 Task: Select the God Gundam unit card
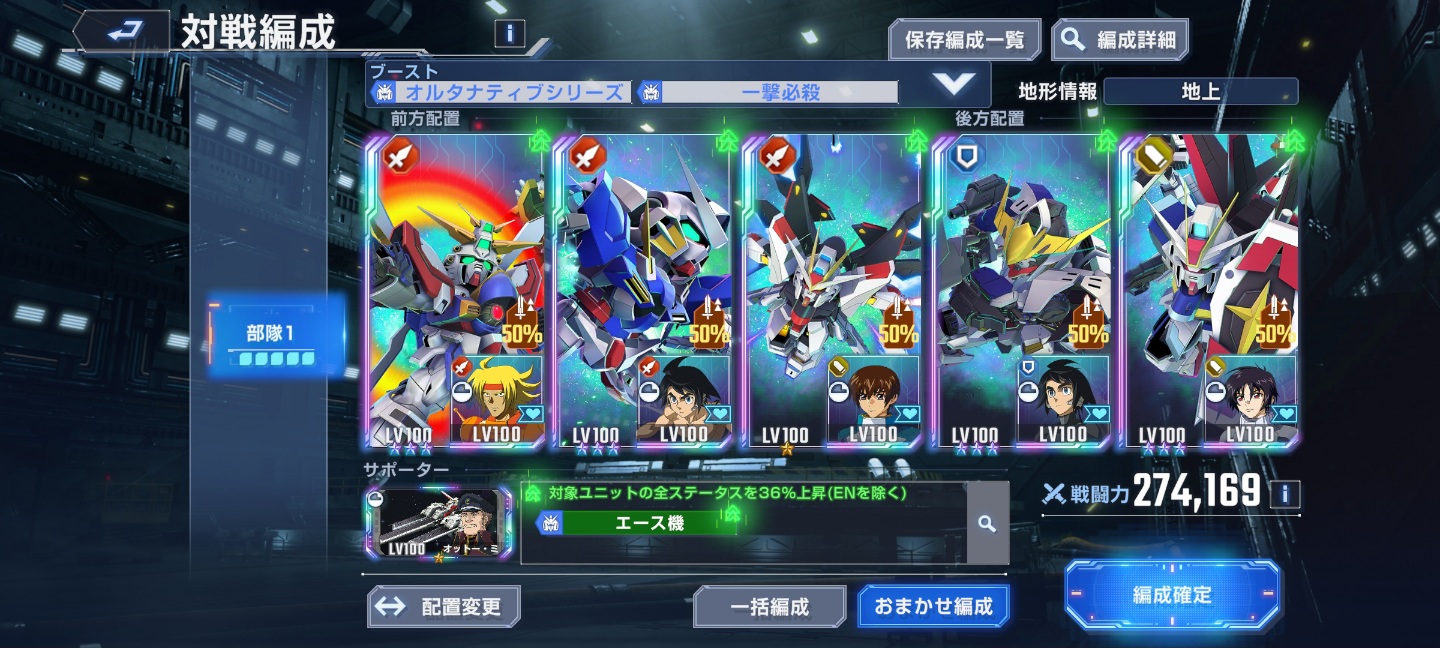pos(456,290)
